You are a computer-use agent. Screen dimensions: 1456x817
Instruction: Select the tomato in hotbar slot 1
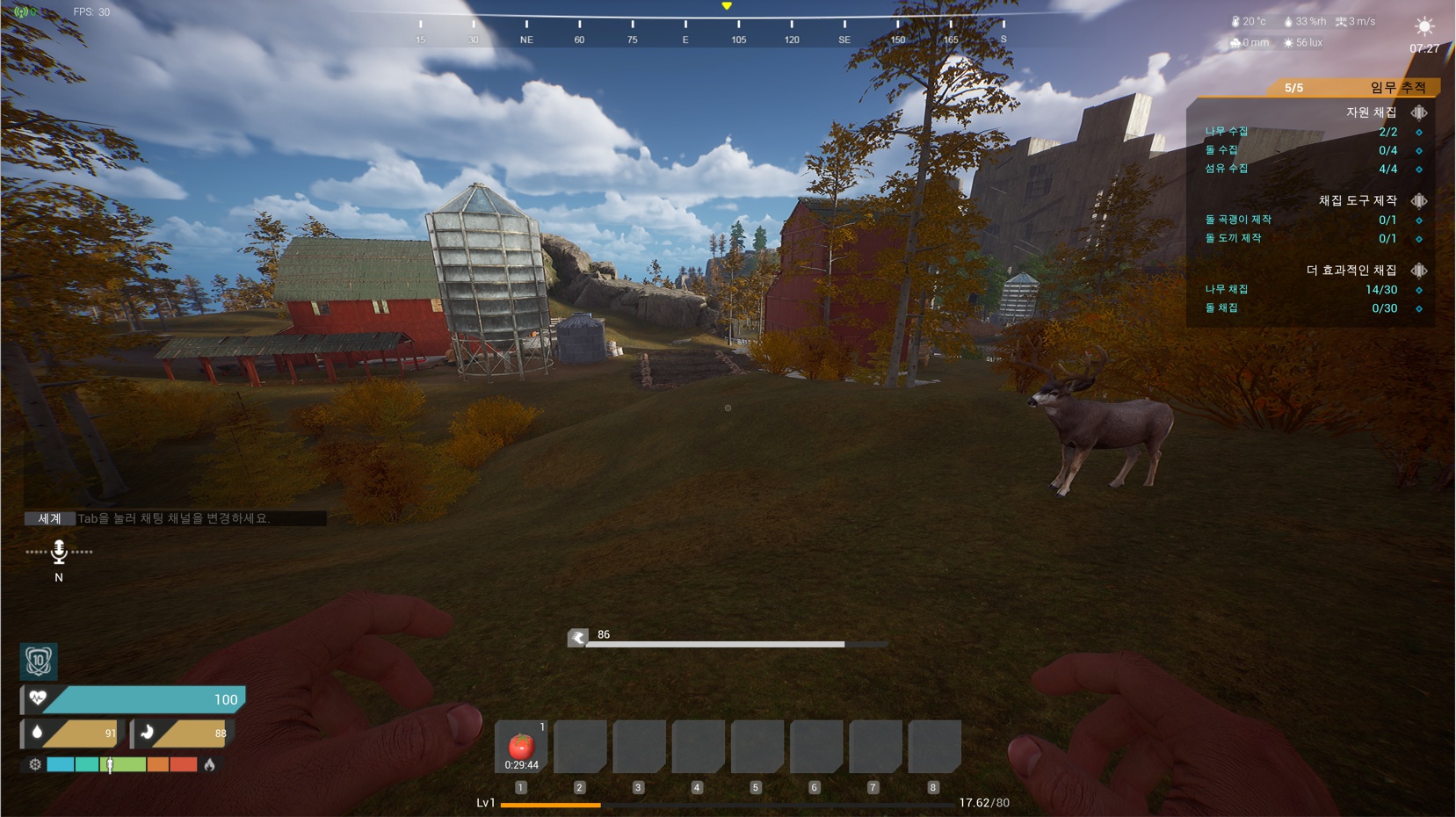tap(521, 747)
